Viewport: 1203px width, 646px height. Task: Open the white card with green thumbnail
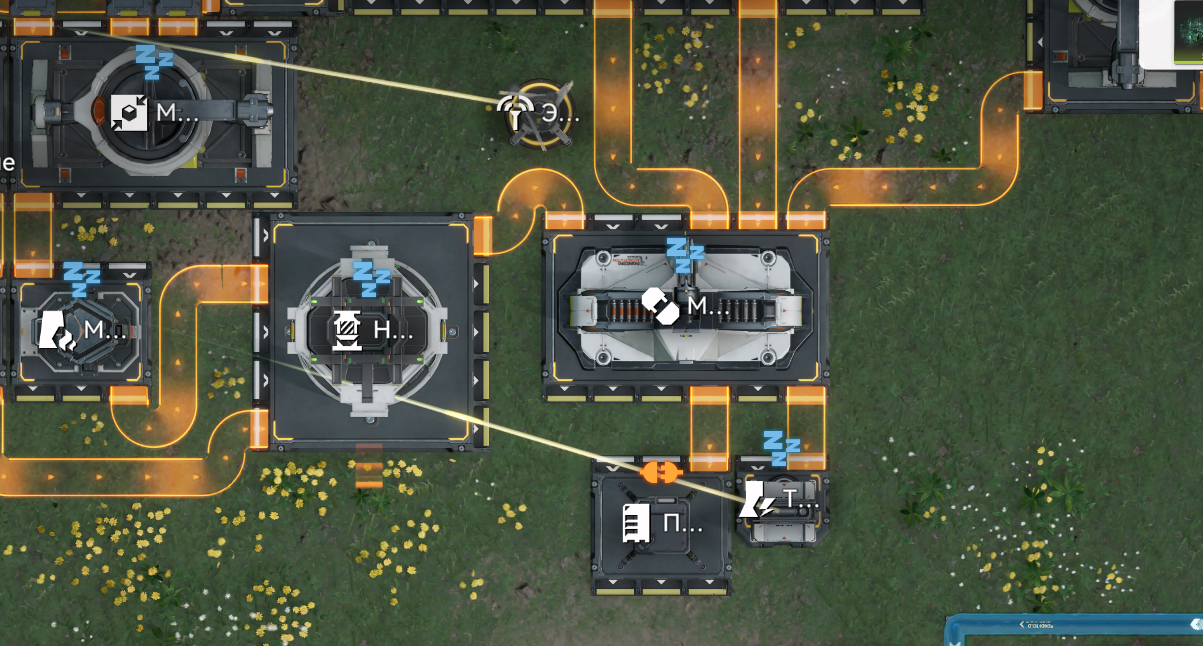click(x=1171, y=35)
